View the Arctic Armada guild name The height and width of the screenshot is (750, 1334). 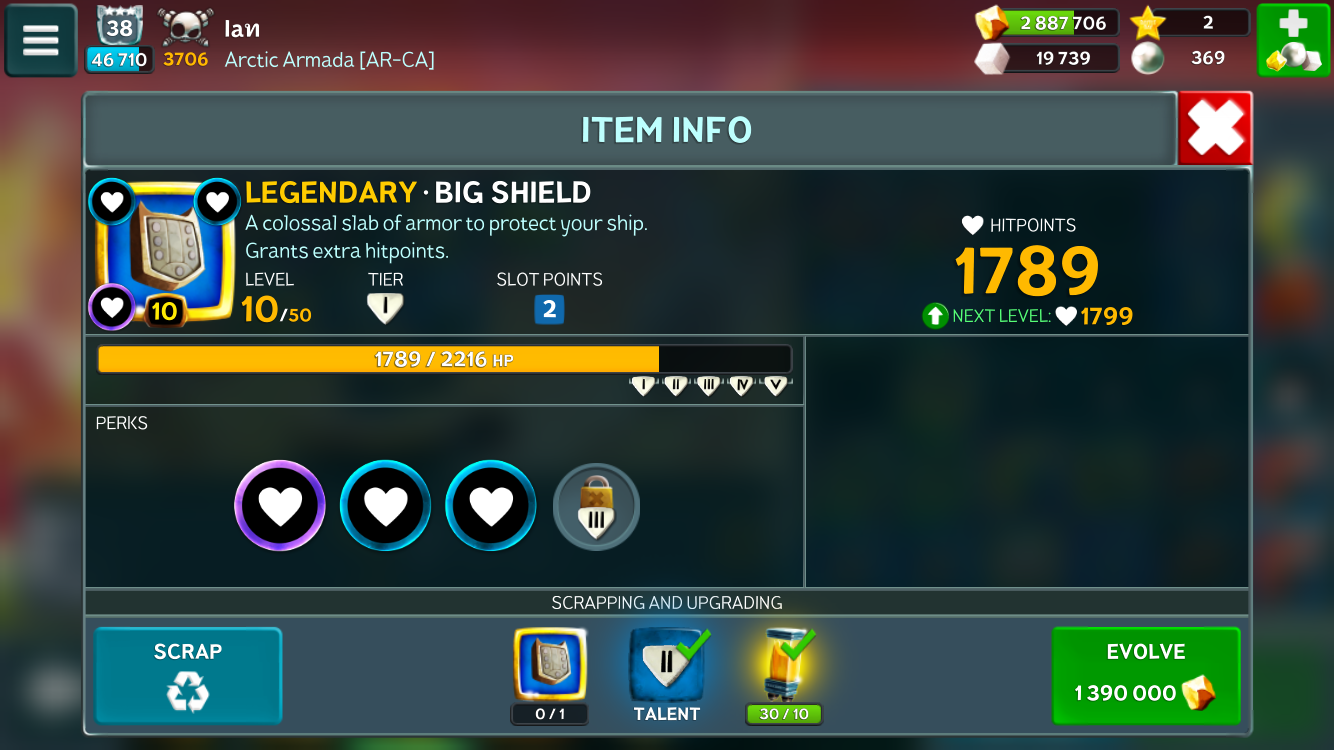pos(330,60)
